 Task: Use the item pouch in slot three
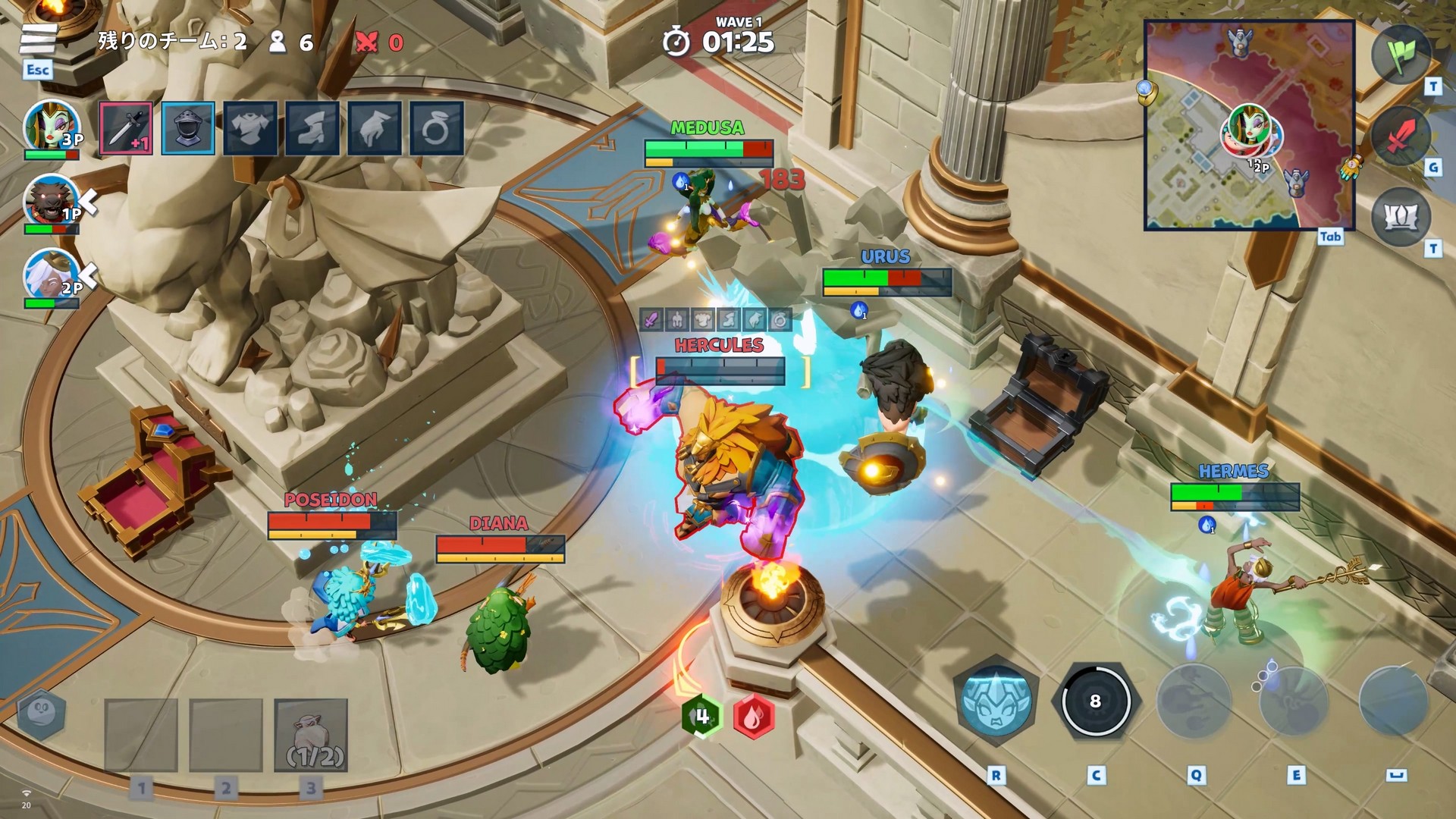coord(311,735)
